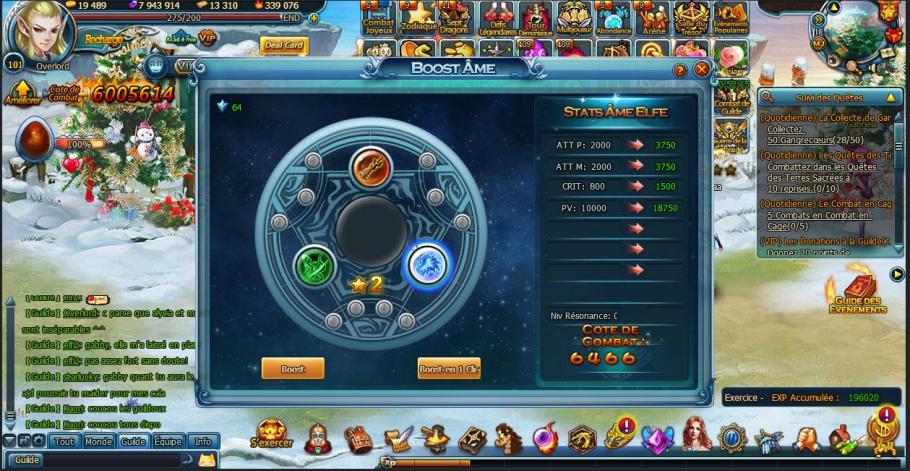Activate the Boost en 1 Clic button
This screenshot has width=910, height=471.
coord(449,369)
